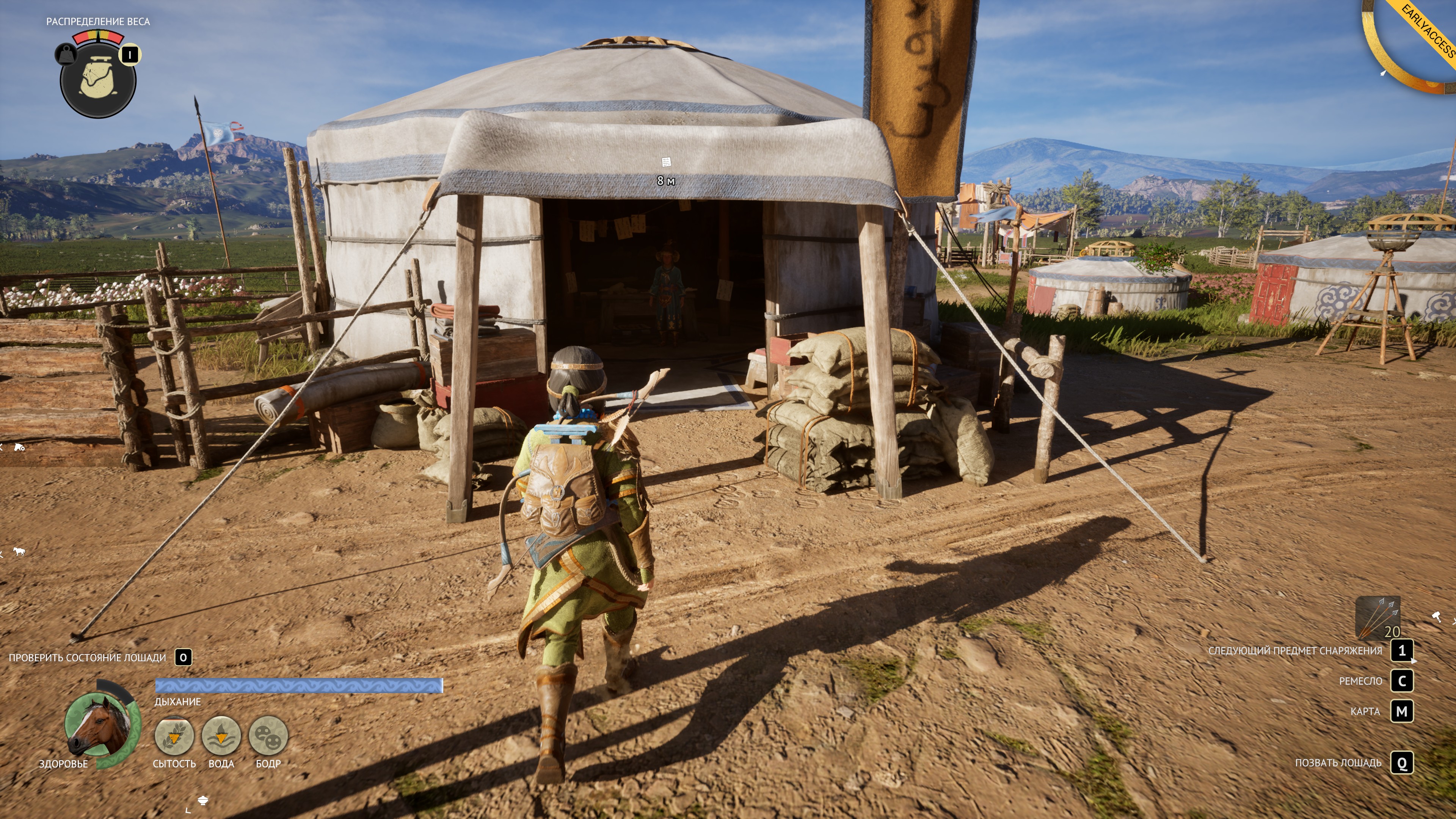Check the horse water icon
This screenshot has width=1456, height=819.
(221, 735)
